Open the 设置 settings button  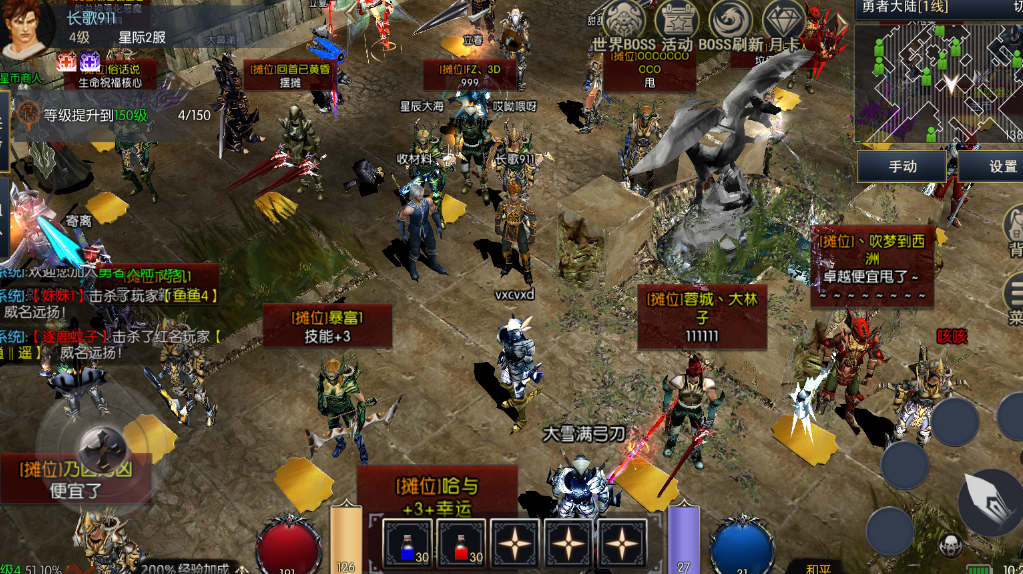coord(993,166)
